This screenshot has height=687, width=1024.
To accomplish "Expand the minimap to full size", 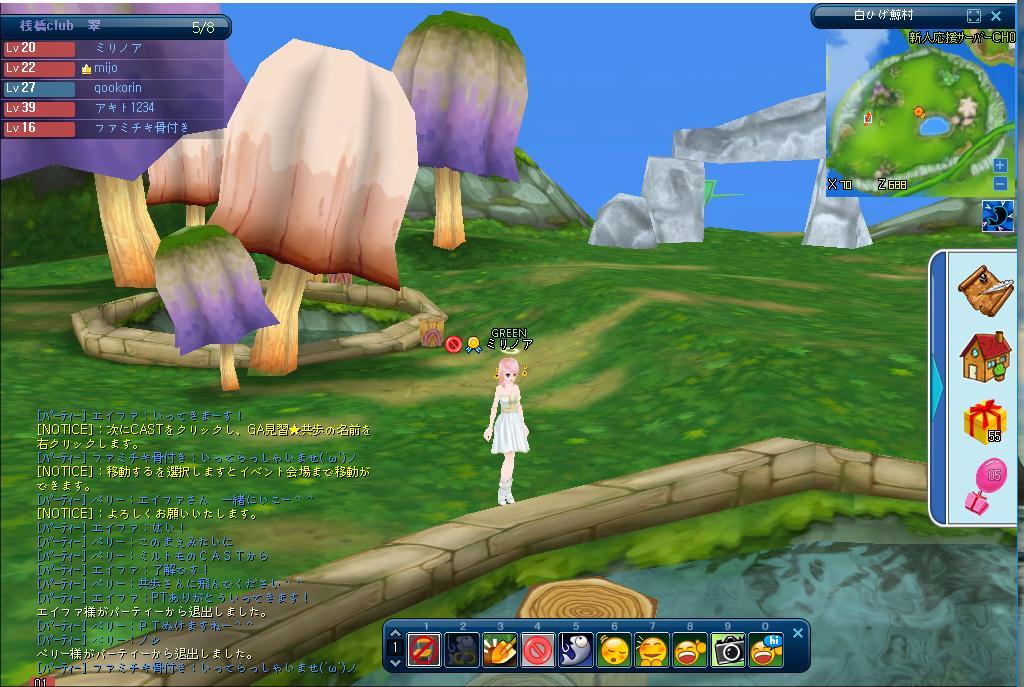I will 974,16.
